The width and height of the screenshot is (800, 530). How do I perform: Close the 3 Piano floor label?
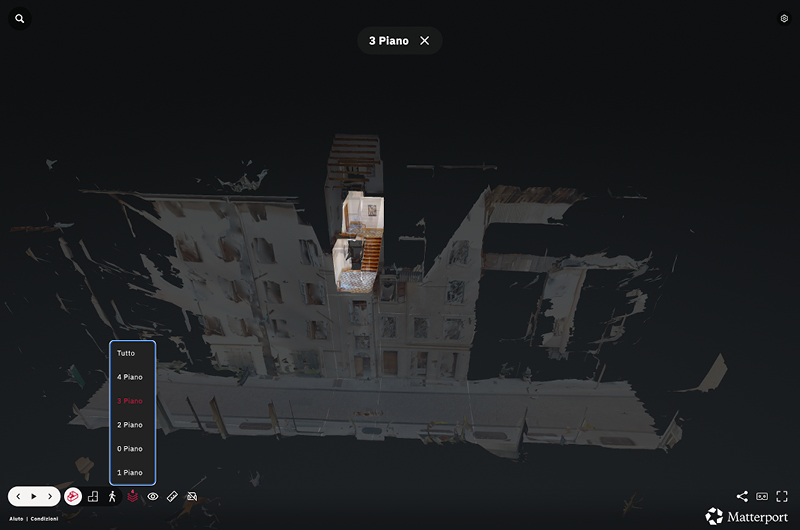coord(425,41)
